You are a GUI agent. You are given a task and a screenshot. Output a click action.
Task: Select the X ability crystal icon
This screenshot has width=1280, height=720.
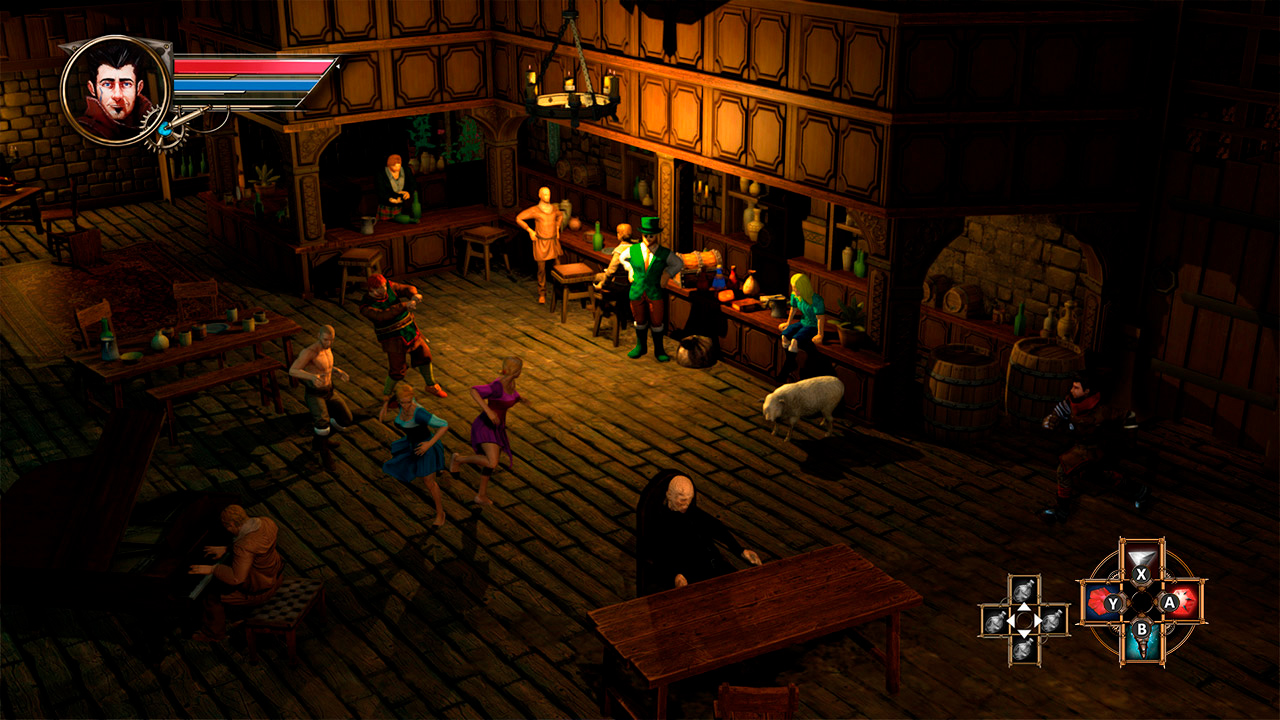pyautogui.click(x=1142, y=558)
